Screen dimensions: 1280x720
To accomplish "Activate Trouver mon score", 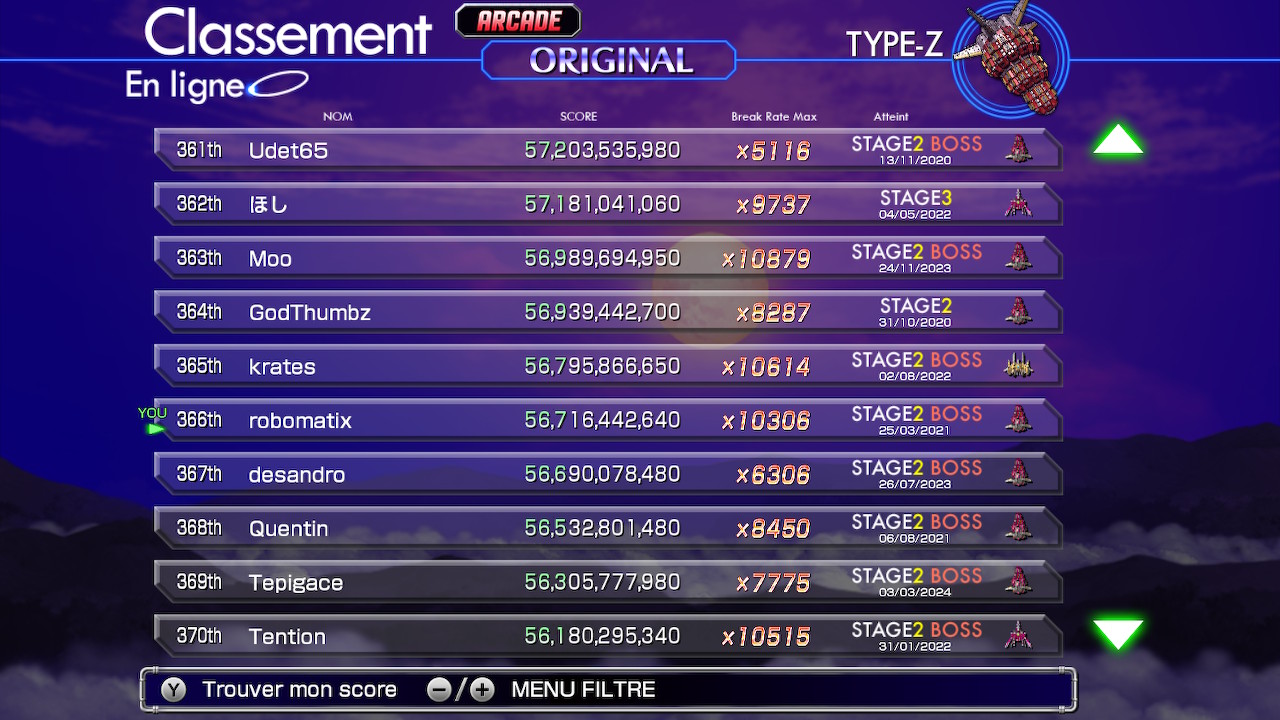I will coord(298,689).
